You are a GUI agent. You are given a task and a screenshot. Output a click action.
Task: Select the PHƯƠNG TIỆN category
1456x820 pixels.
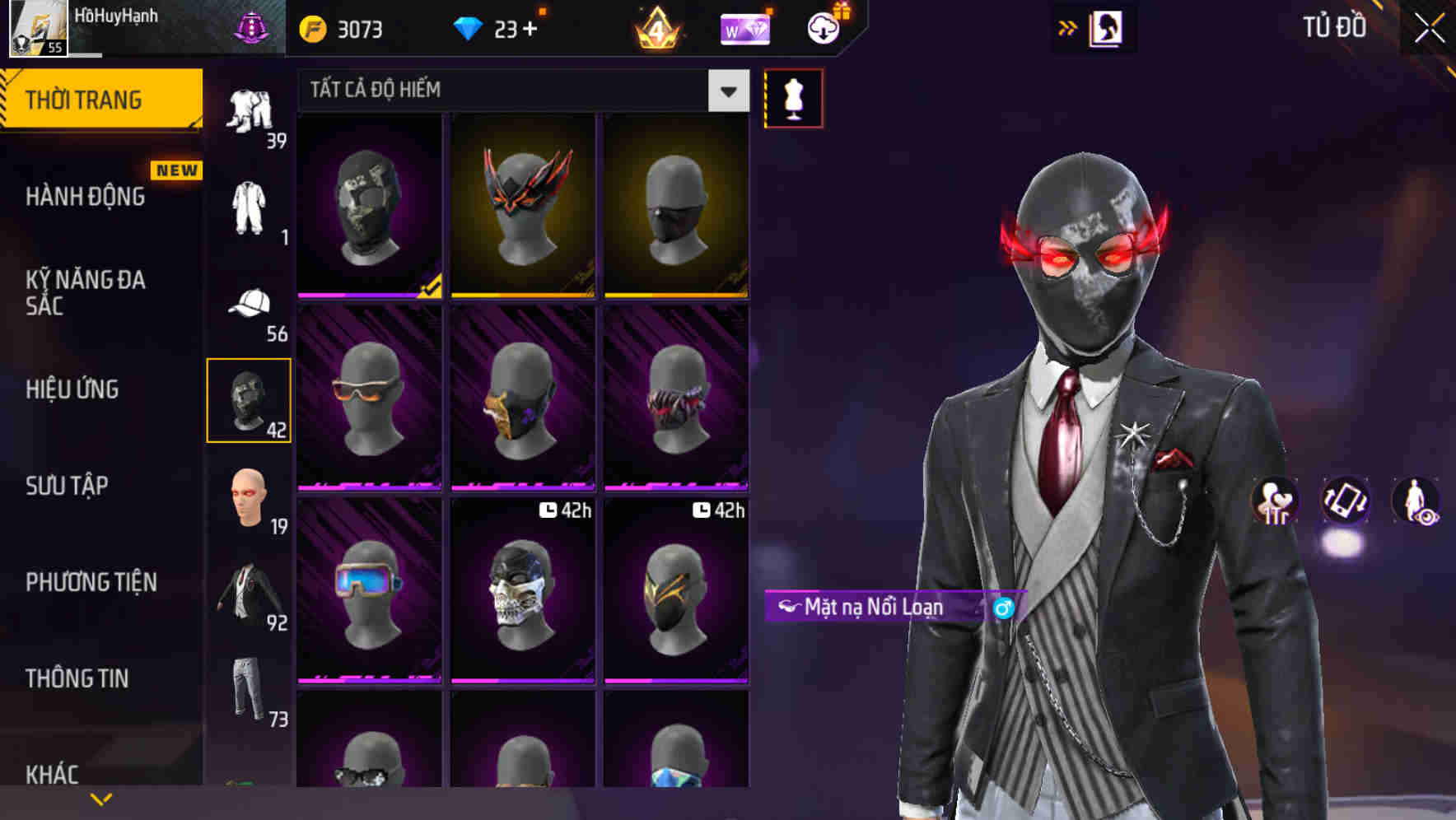tap(91, 582)
